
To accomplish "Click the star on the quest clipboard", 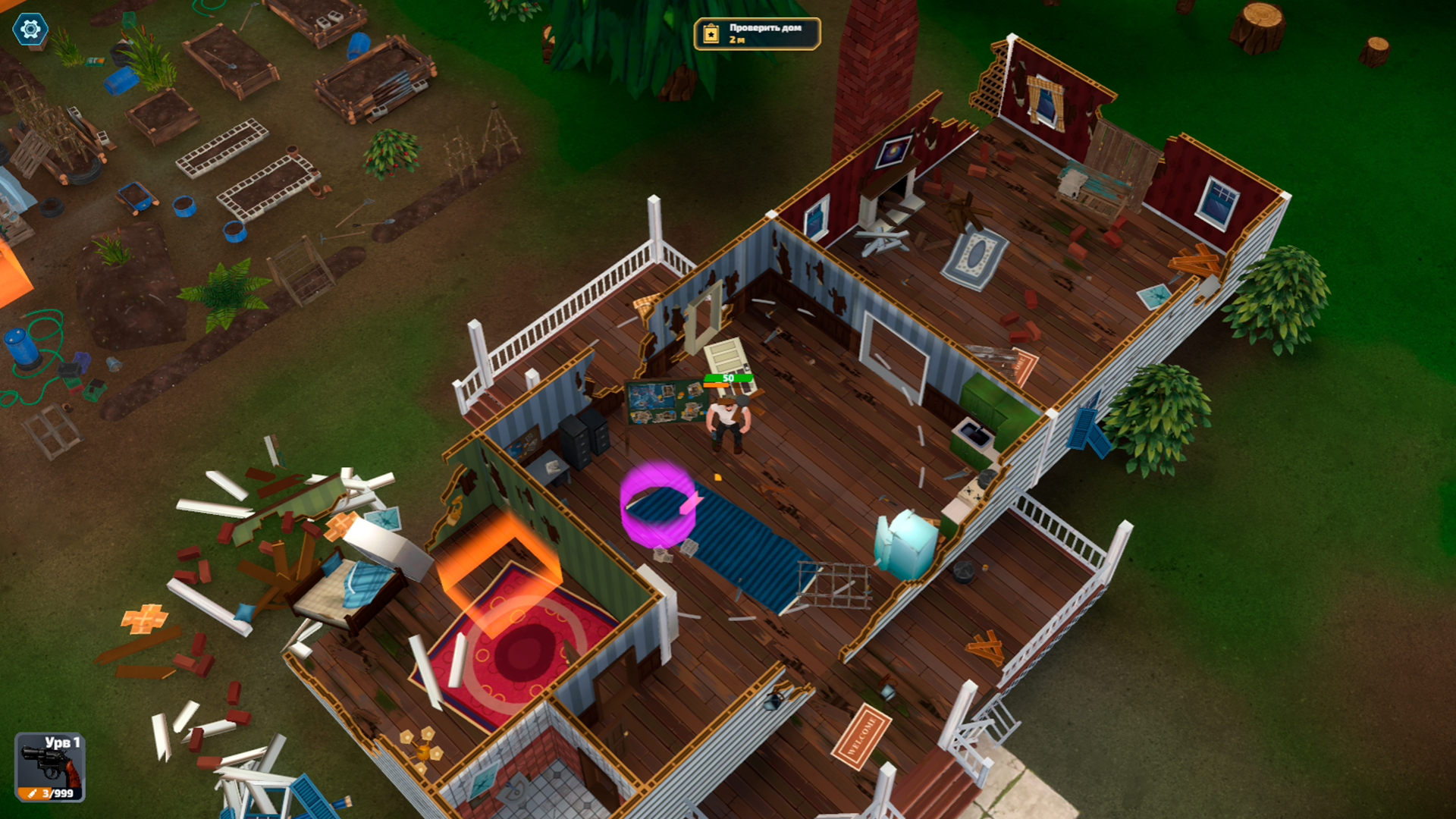I will 710,33.
